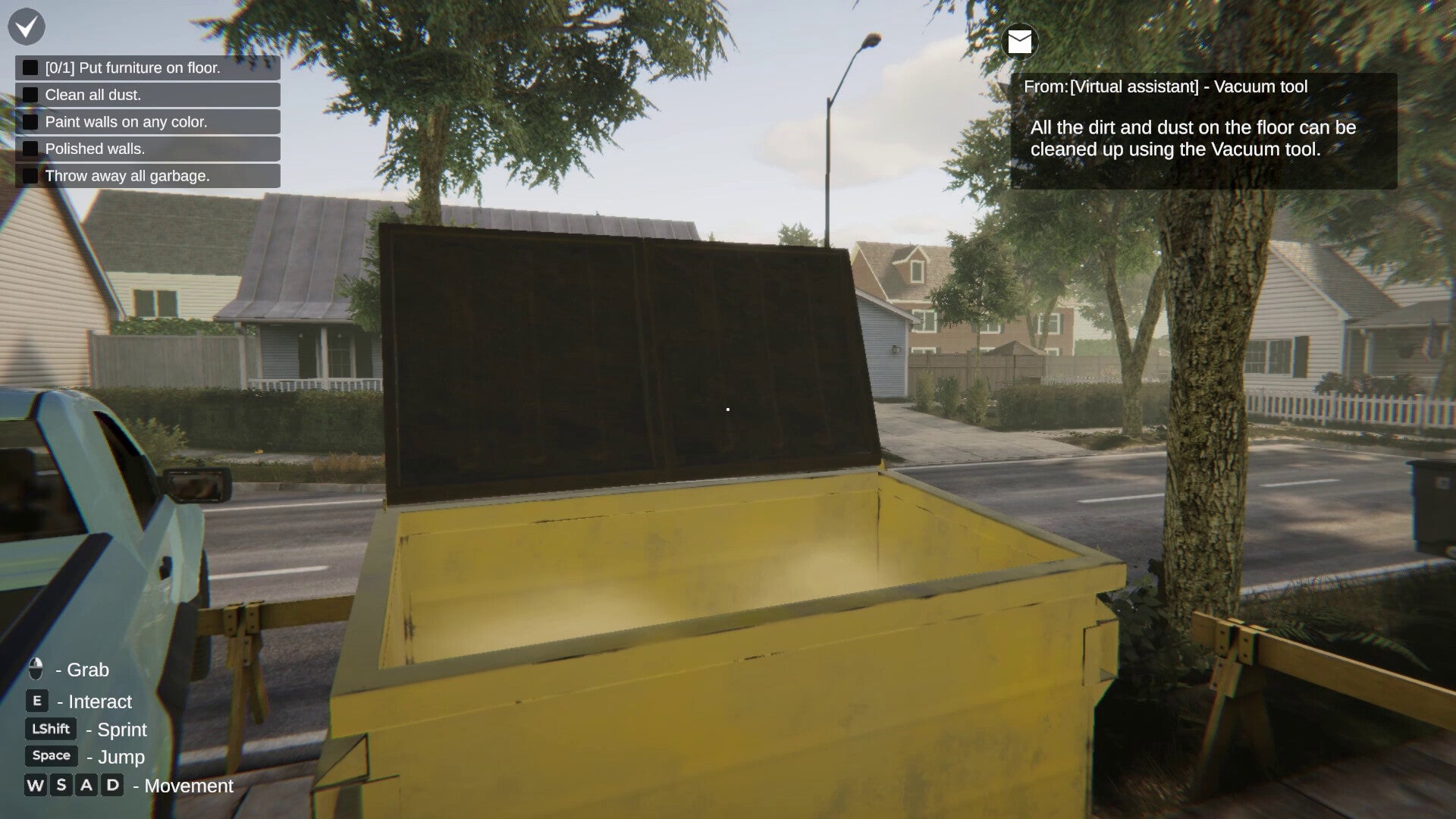Click the LShift Sprint key icon
This screenshot has height=819, width=1456.
50,729
